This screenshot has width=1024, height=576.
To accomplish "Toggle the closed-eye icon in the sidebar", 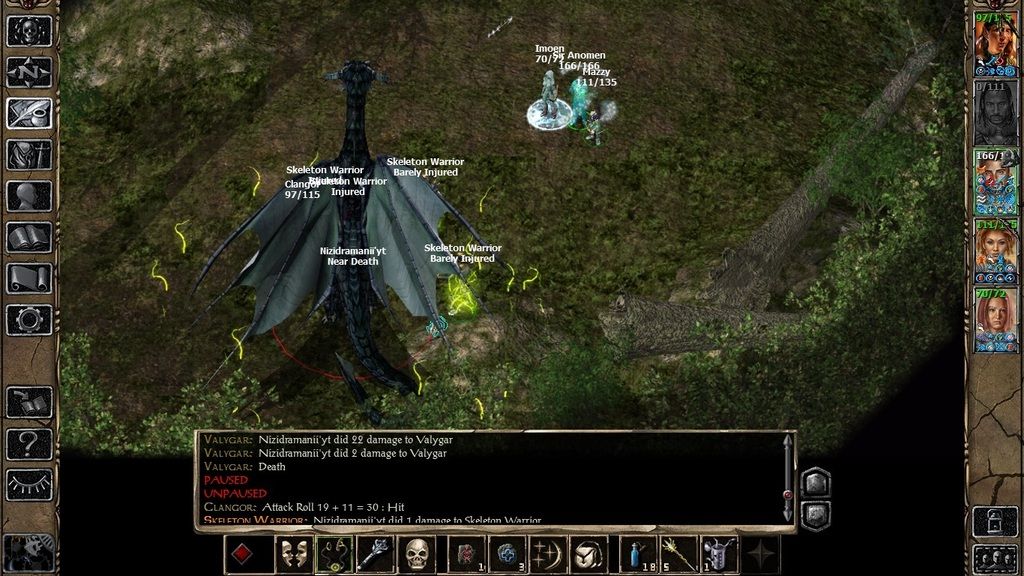I will pyautogui.click(x=29, y=484).
